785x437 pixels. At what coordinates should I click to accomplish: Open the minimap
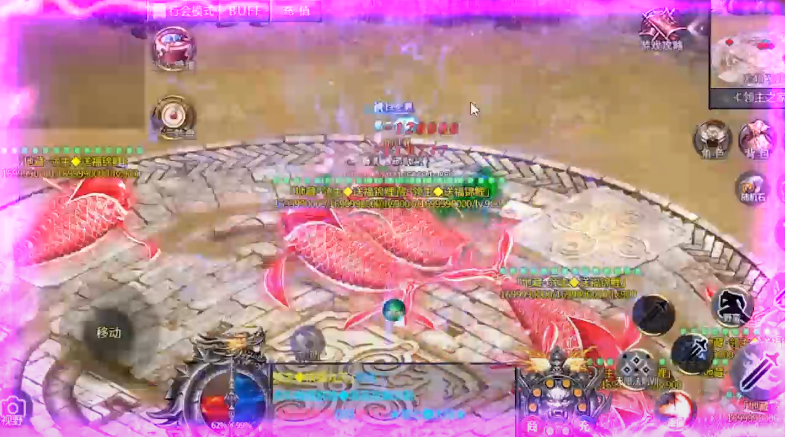pyautogui.click(x=747, y=53)
